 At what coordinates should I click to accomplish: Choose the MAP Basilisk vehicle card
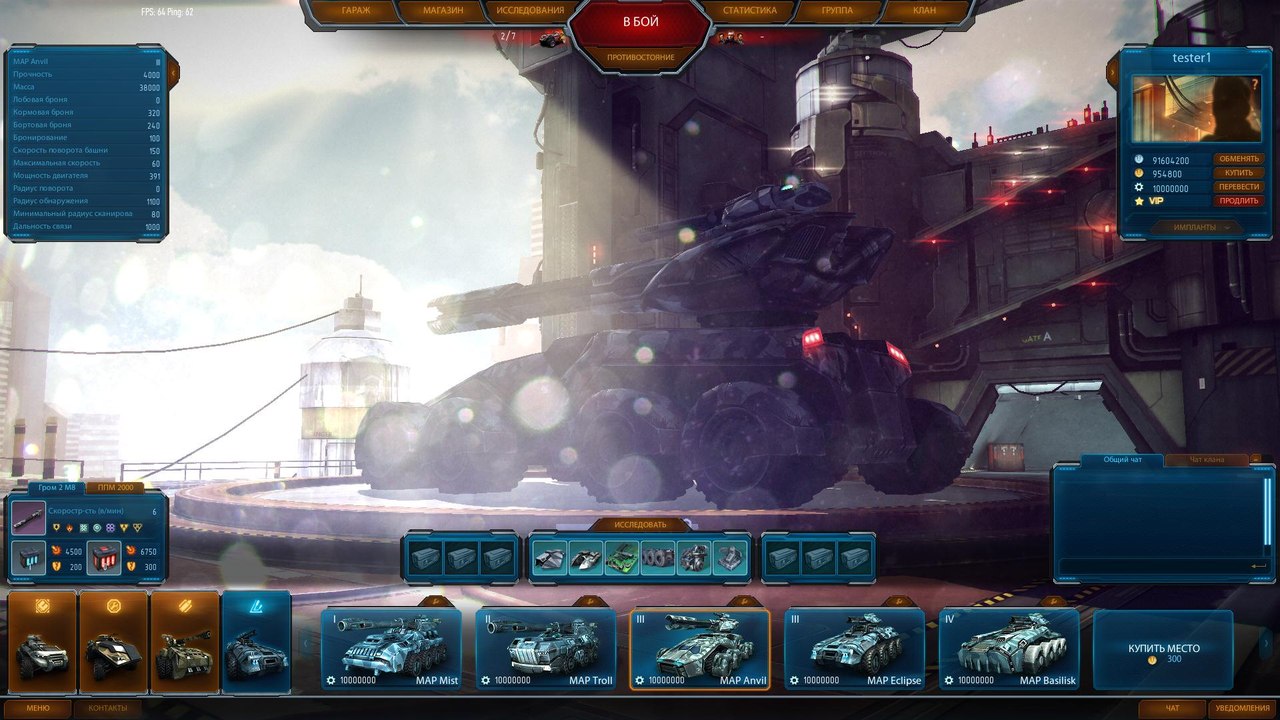pos(1008,650)
